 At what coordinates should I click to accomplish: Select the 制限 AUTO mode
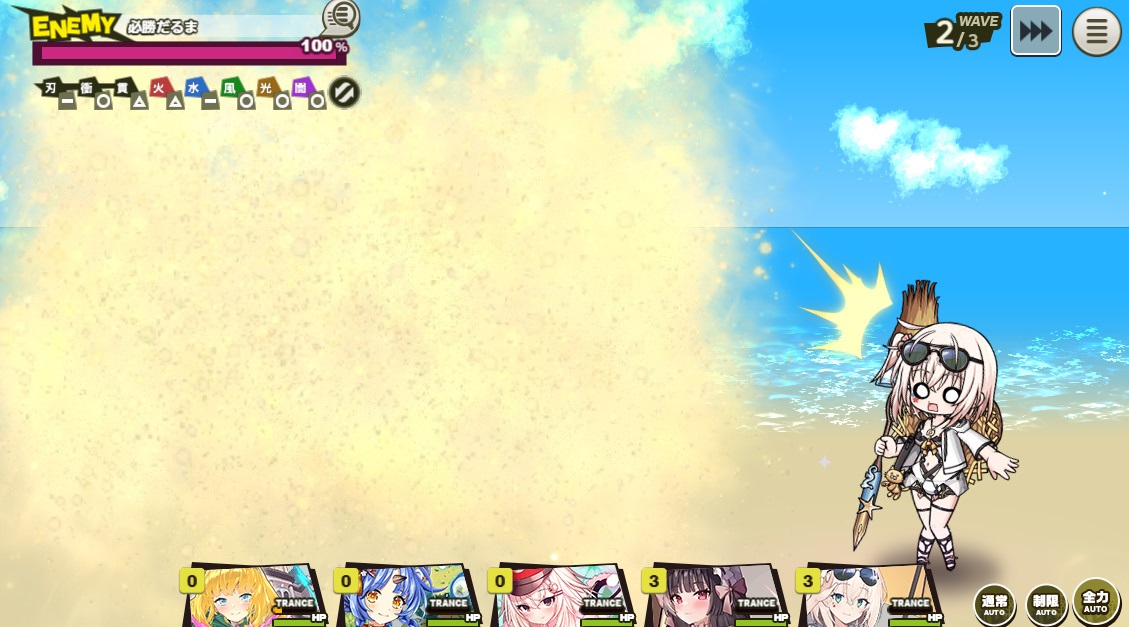pos(1046,604)
